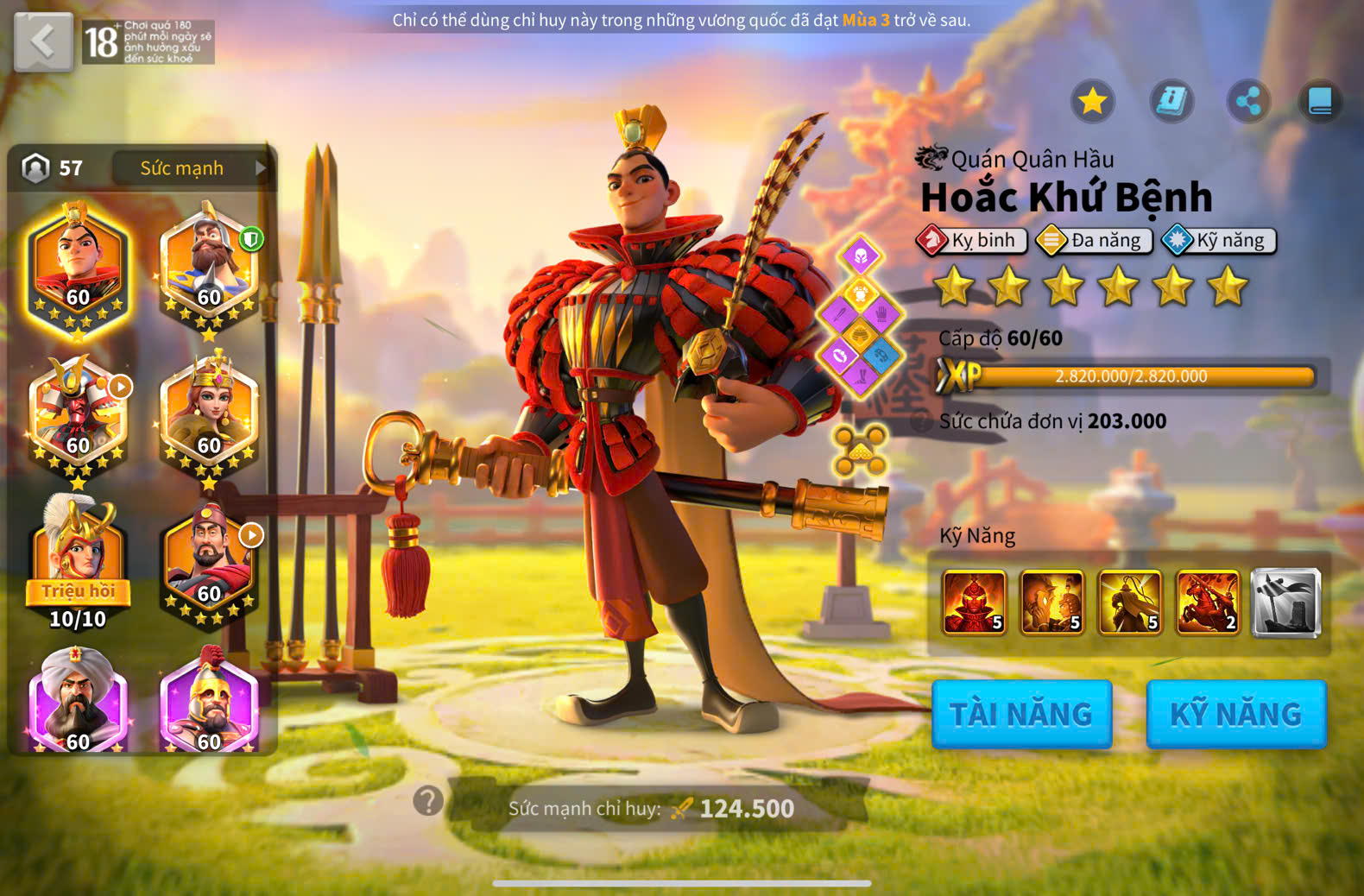This screenshot has height=896, width=1364.
Task: Select the horseback rider fourth skill icon
Action: [1208, 603]
